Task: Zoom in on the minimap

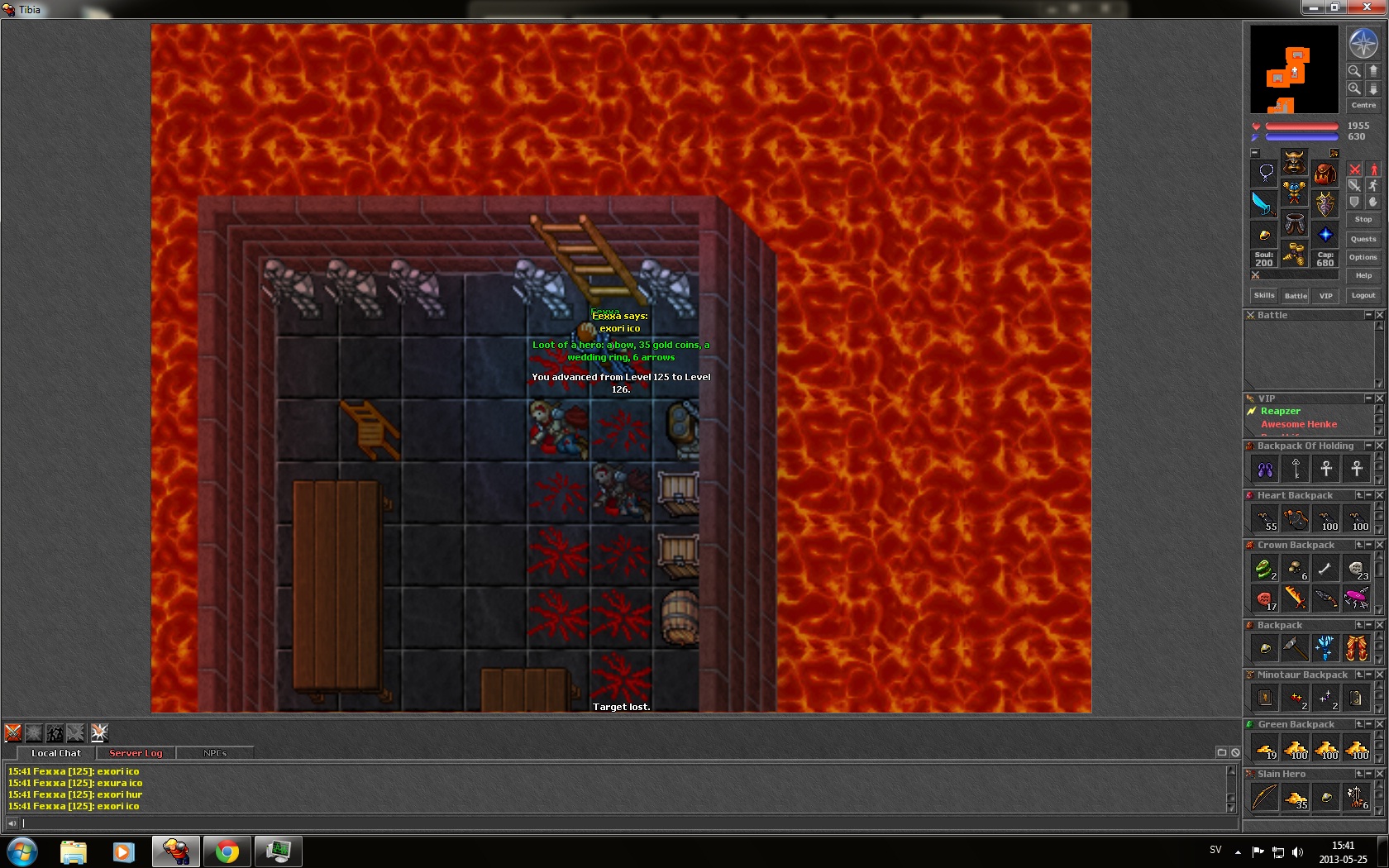Action: click(1354, 88)
